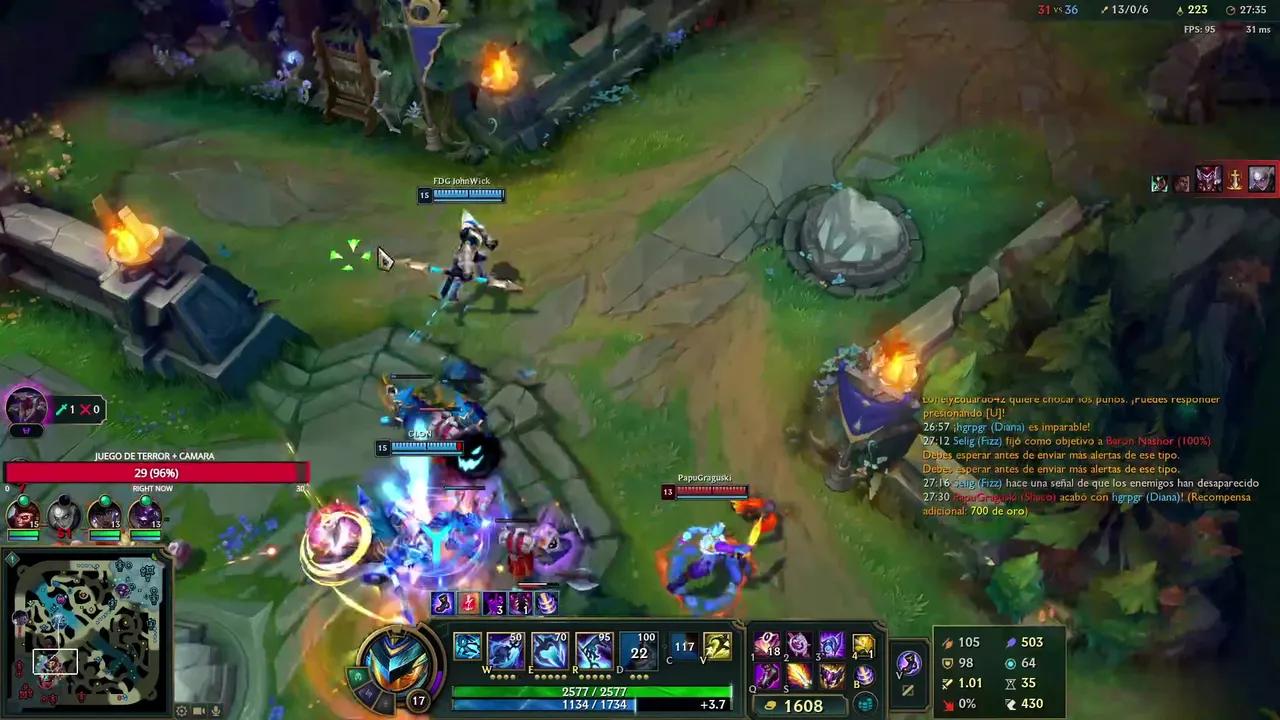Viewport: 1280px width, 720px height.
Task: Toggle the camera lock icon below the minimap
Action: coord(198,710)
